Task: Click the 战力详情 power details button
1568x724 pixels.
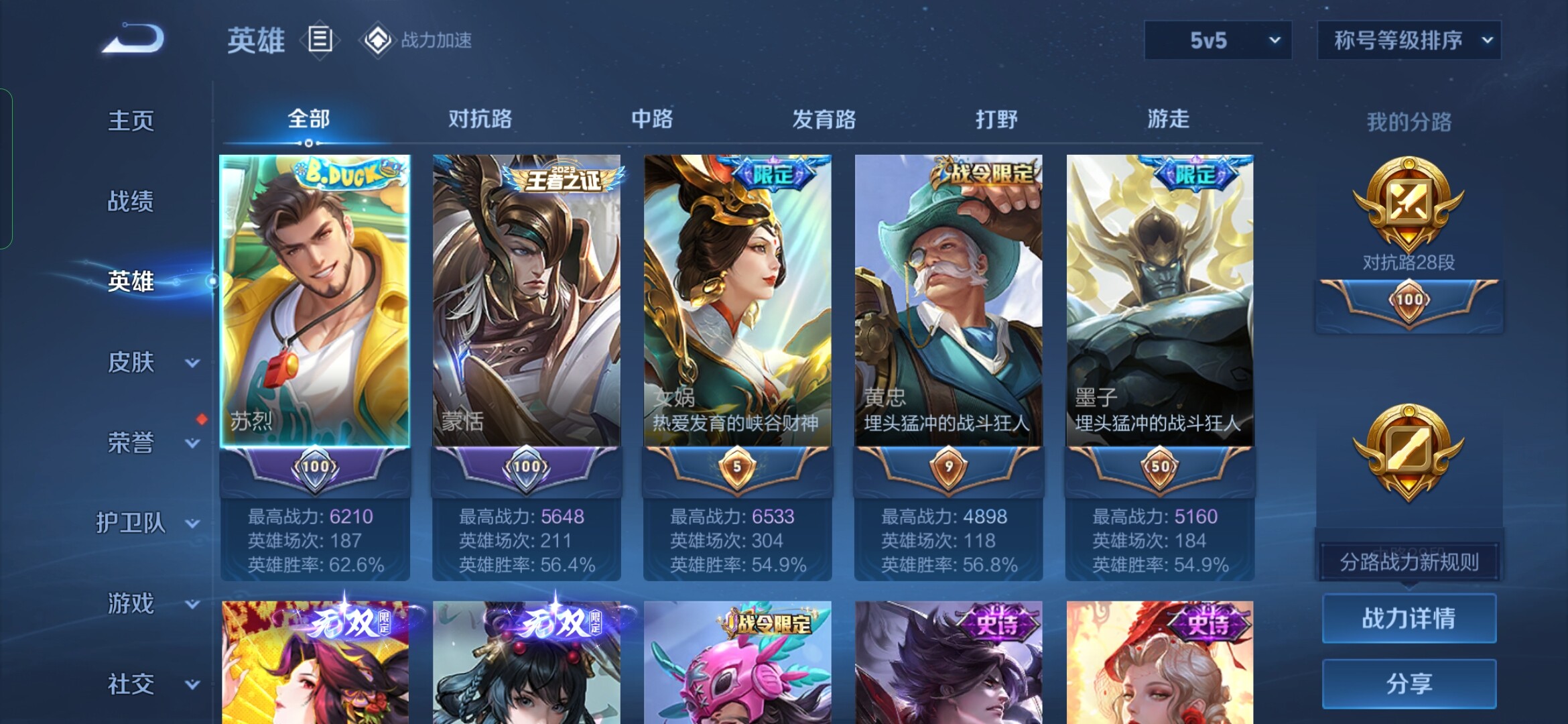Action: pos(1409,618)
